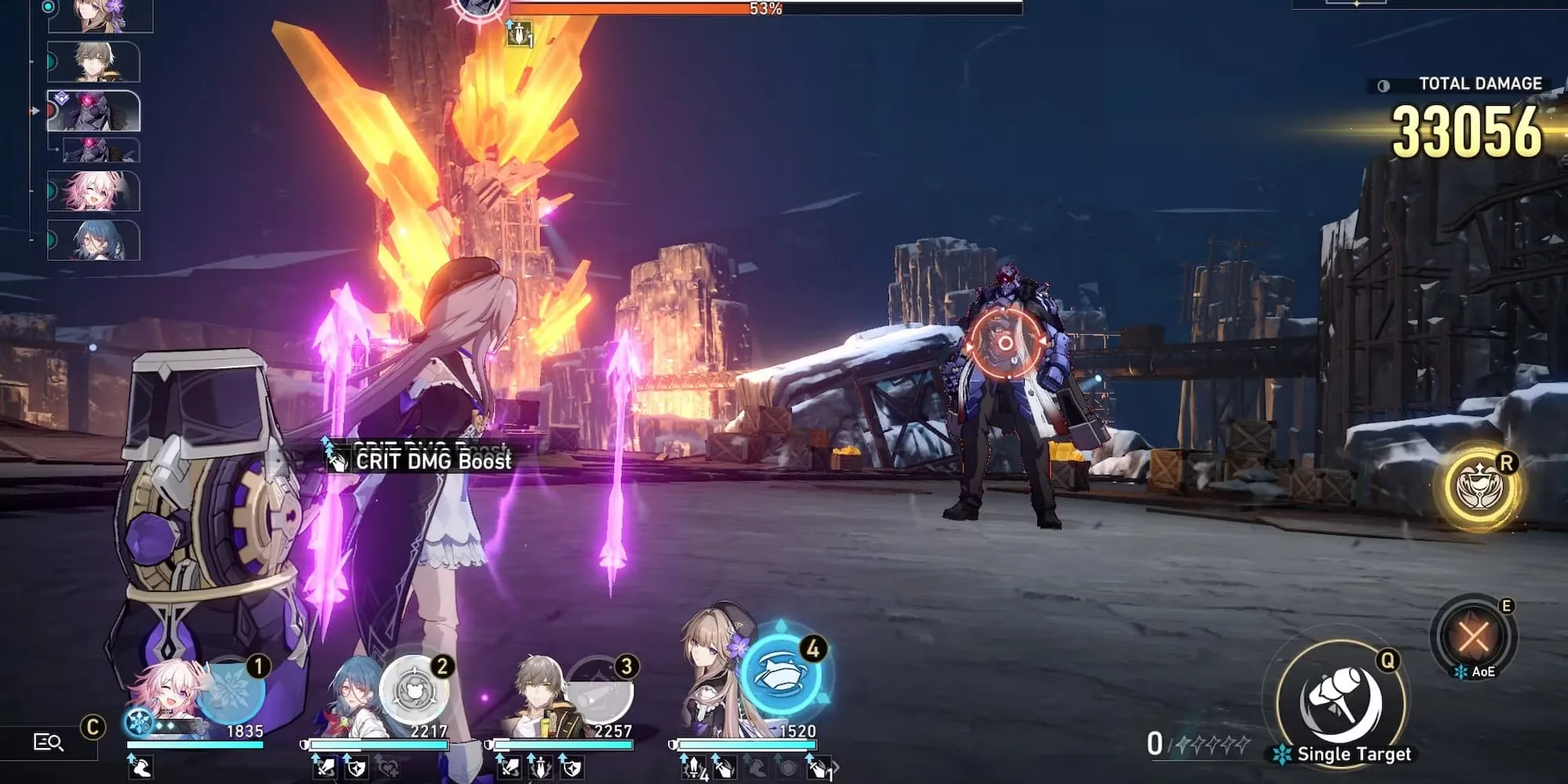
Task: Activate the AoE skill button
Action: point(1472,637)
